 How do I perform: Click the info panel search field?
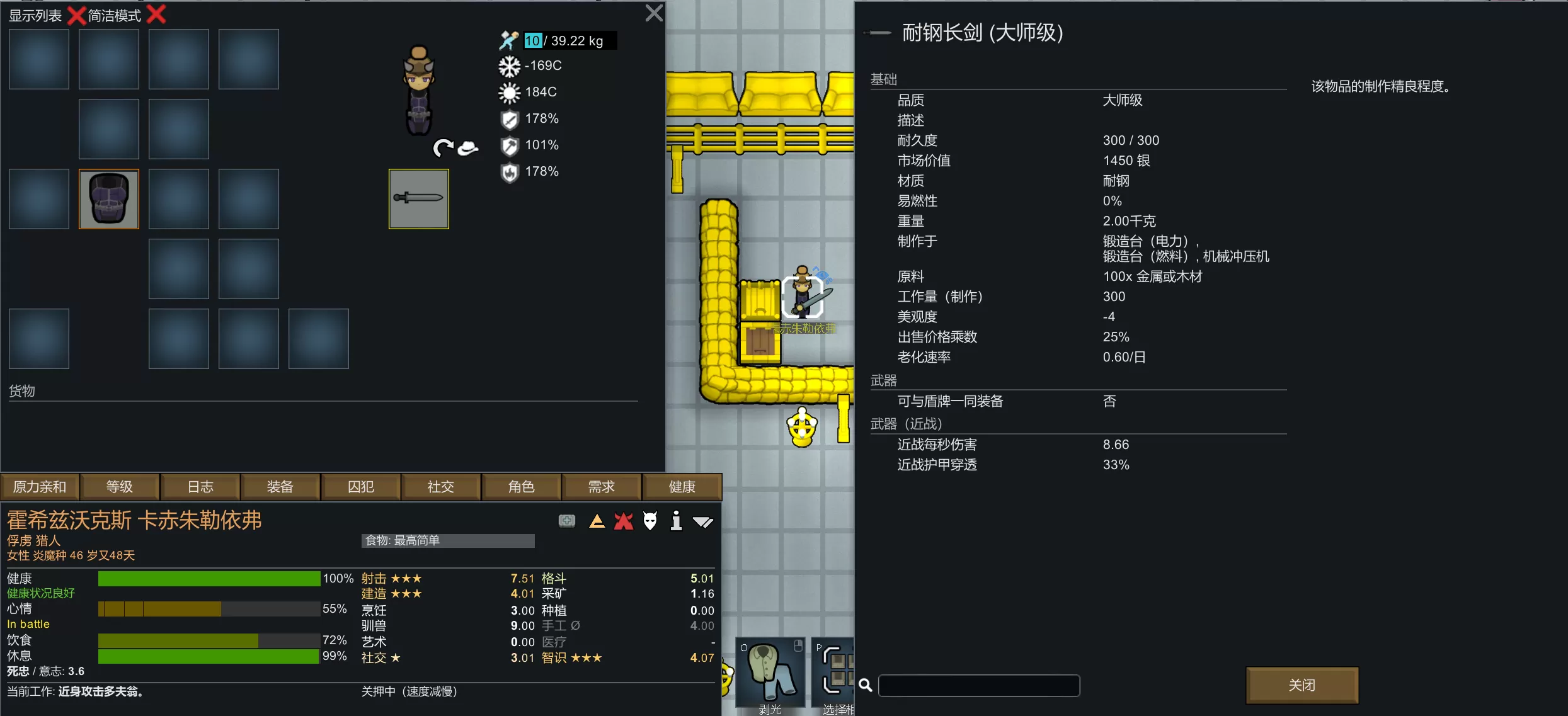pos(978,685)
